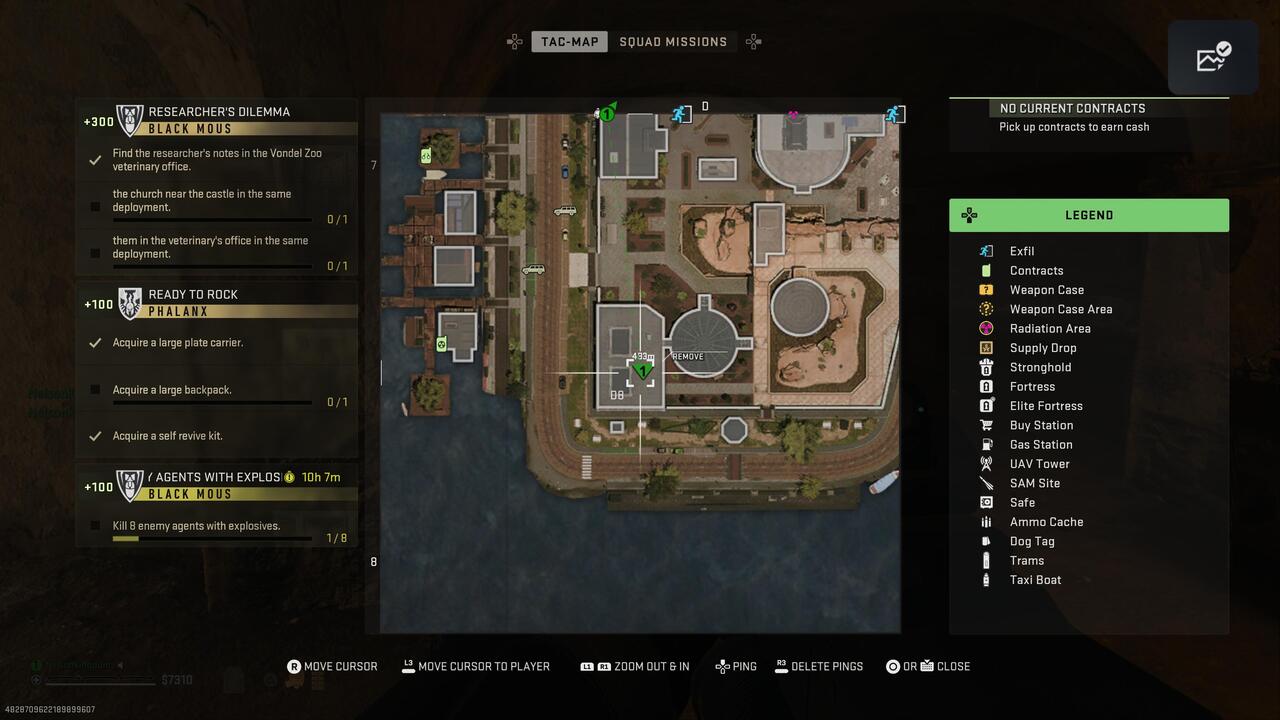1280x720 pixels.
Task: Switch to the Squad Missions tab
Action: point(673,42)
